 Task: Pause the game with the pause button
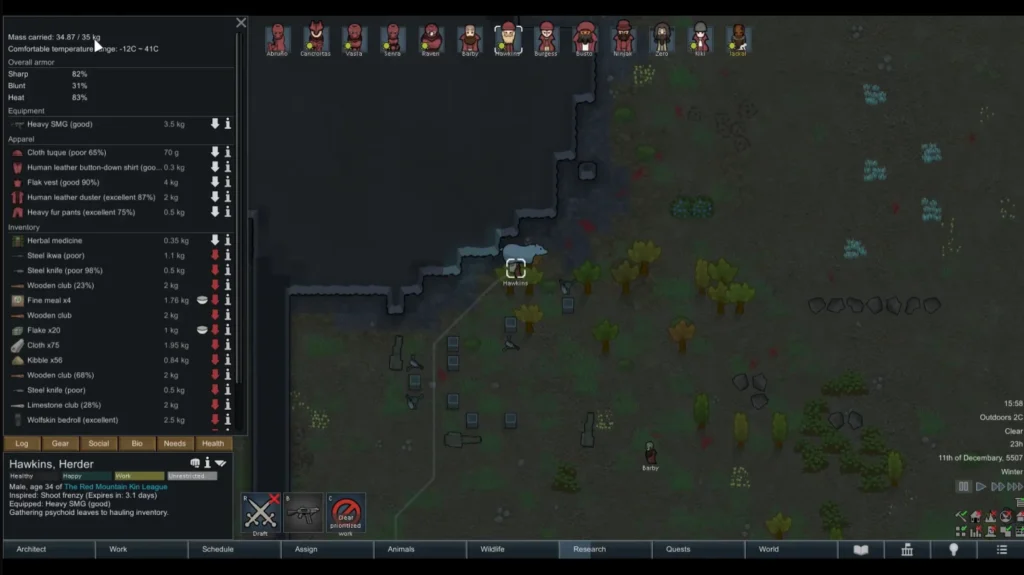tap(963, 486)
